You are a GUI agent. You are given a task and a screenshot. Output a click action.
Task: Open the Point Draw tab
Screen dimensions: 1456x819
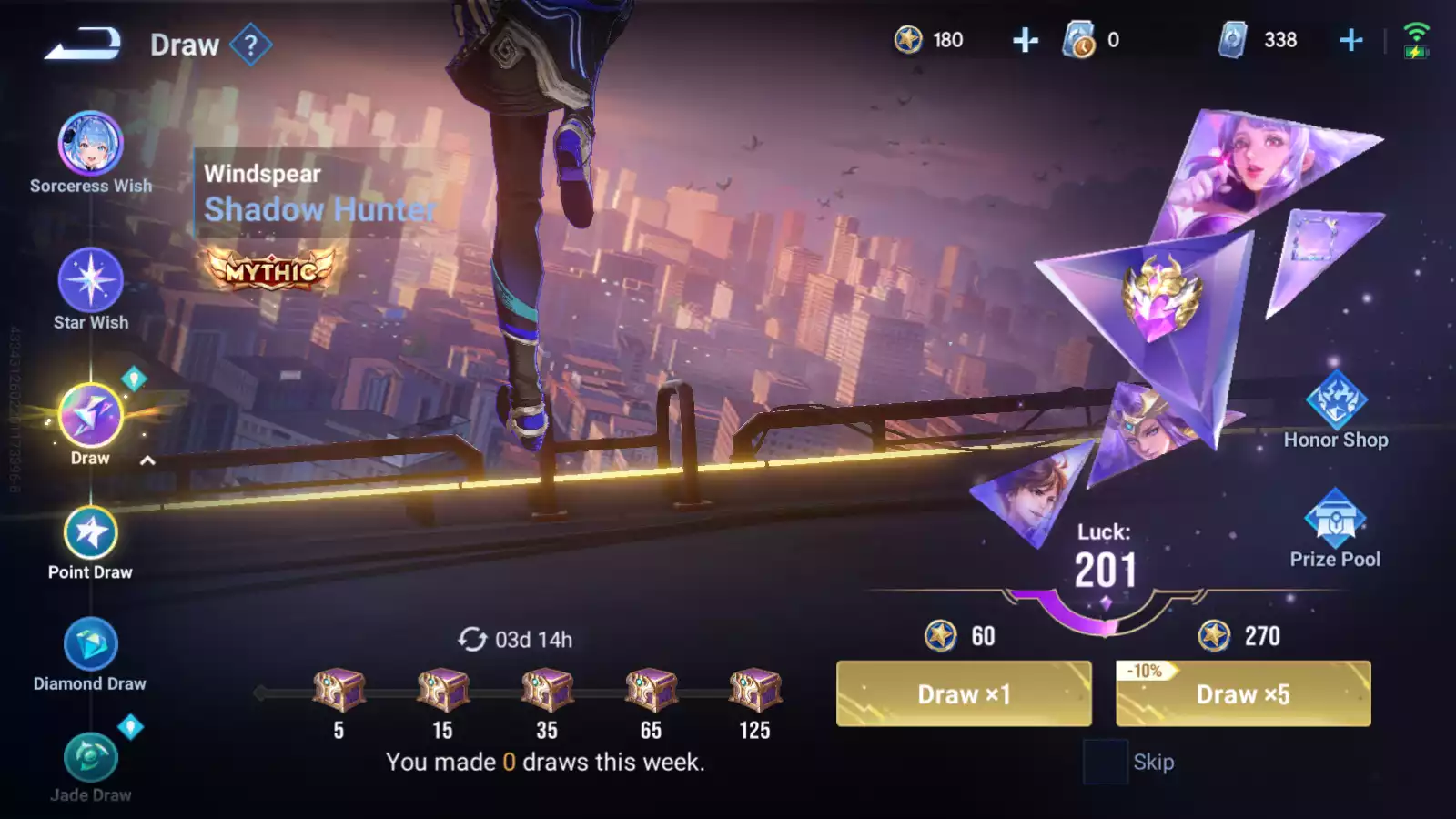(90, 533)
